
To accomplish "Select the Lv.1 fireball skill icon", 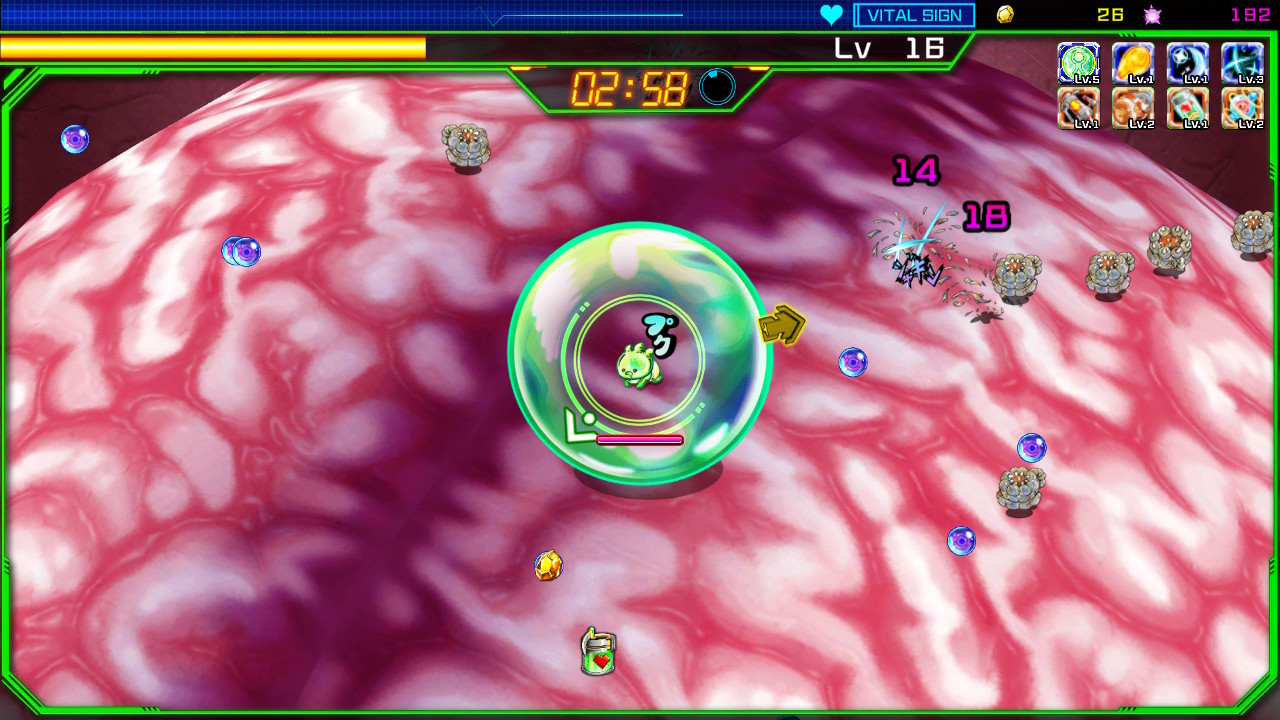I will point(1134,62).
